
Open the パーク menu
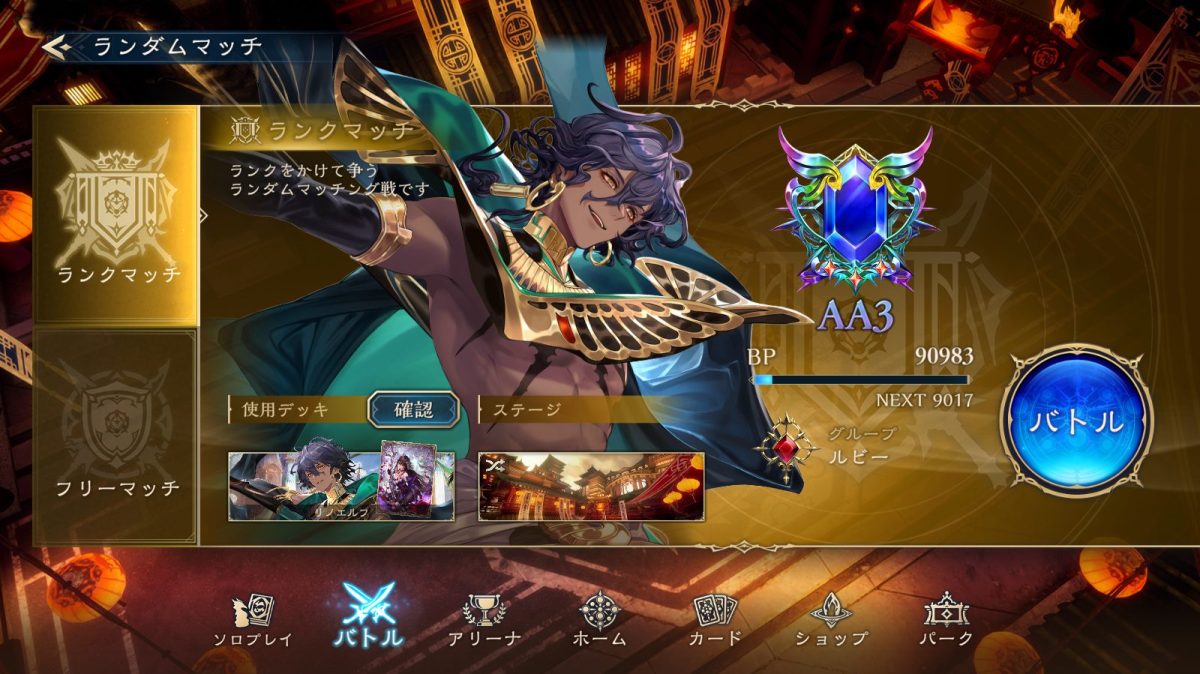pos(946,619)
